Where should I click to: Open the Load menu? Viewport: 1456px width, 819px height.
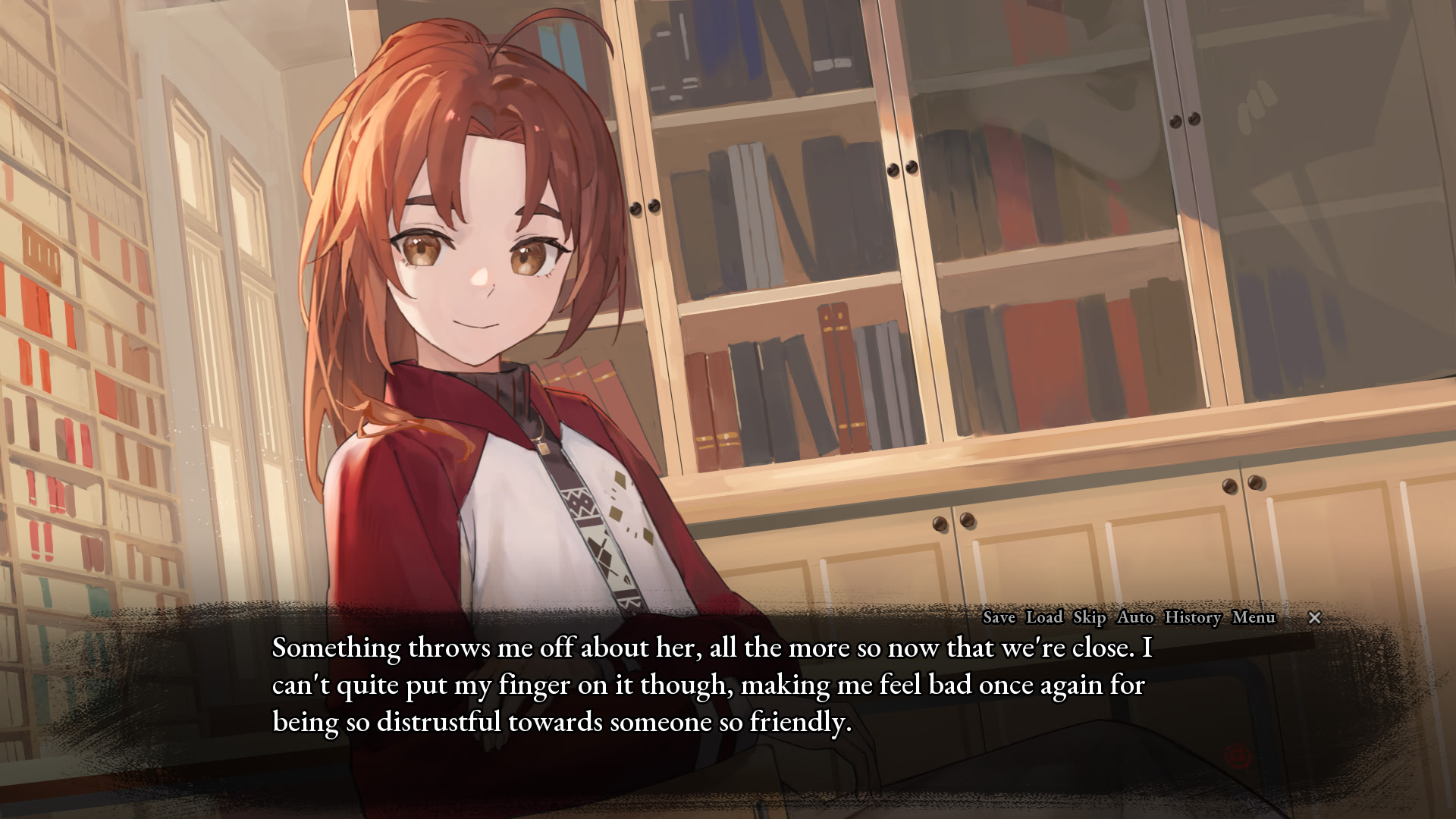(1044, 617)
